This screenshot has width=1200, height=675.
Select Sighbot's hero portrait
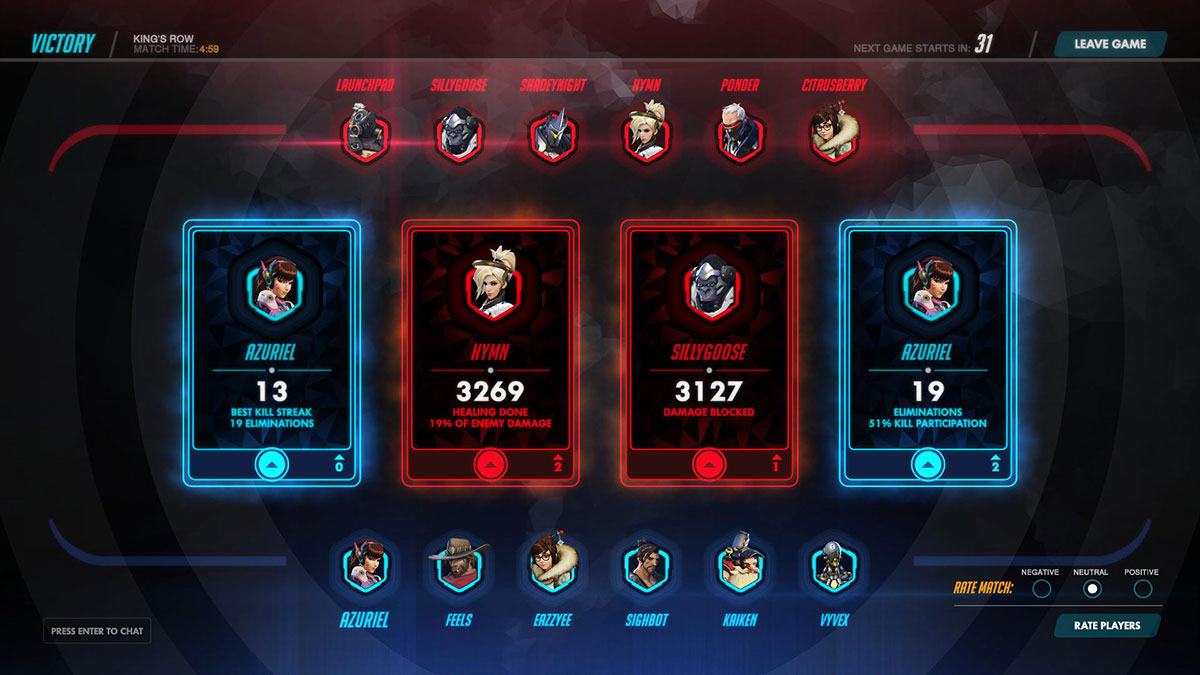coord(645,568)
